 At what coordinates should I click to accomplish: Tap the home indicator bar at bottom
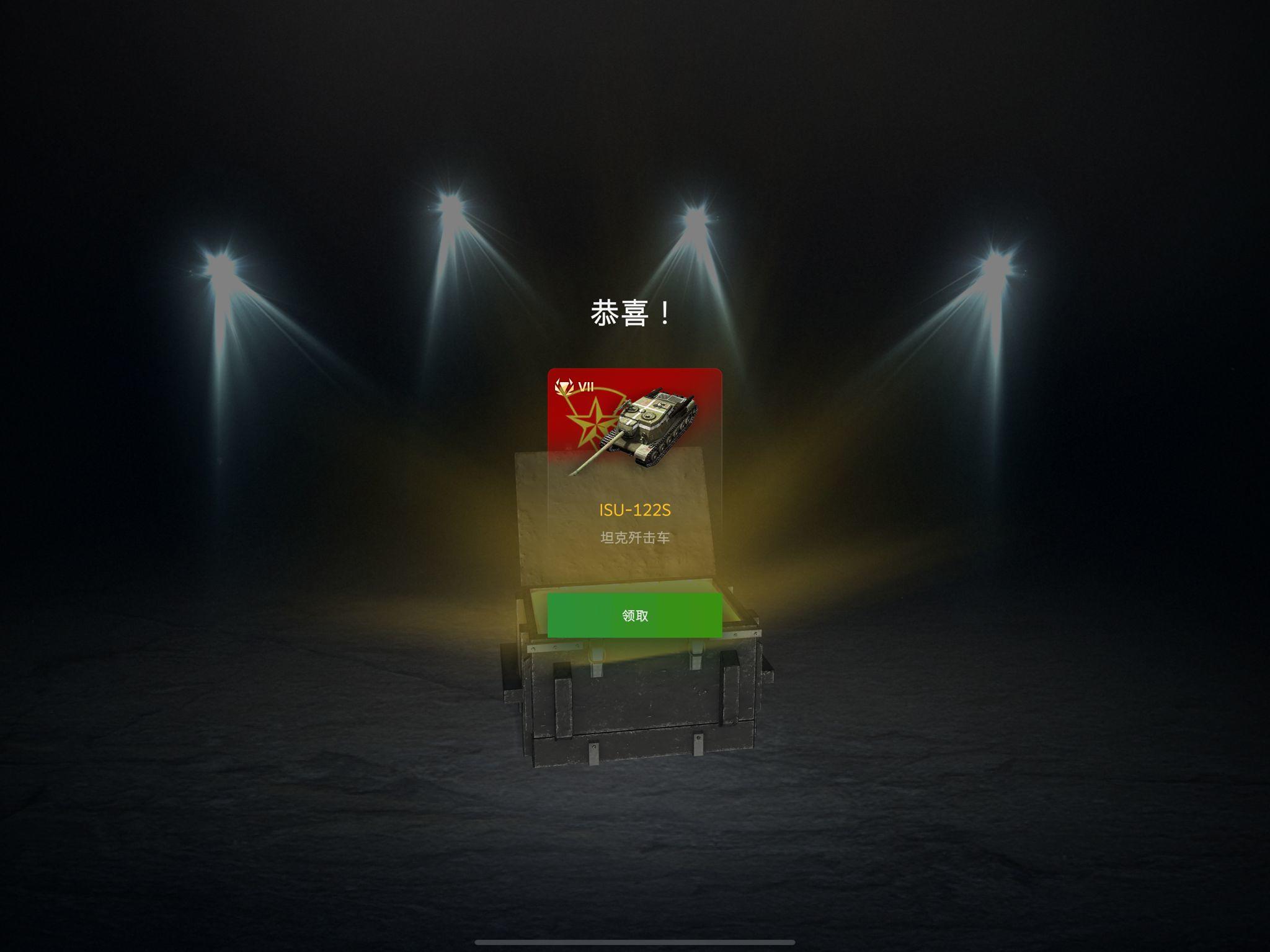635,943
